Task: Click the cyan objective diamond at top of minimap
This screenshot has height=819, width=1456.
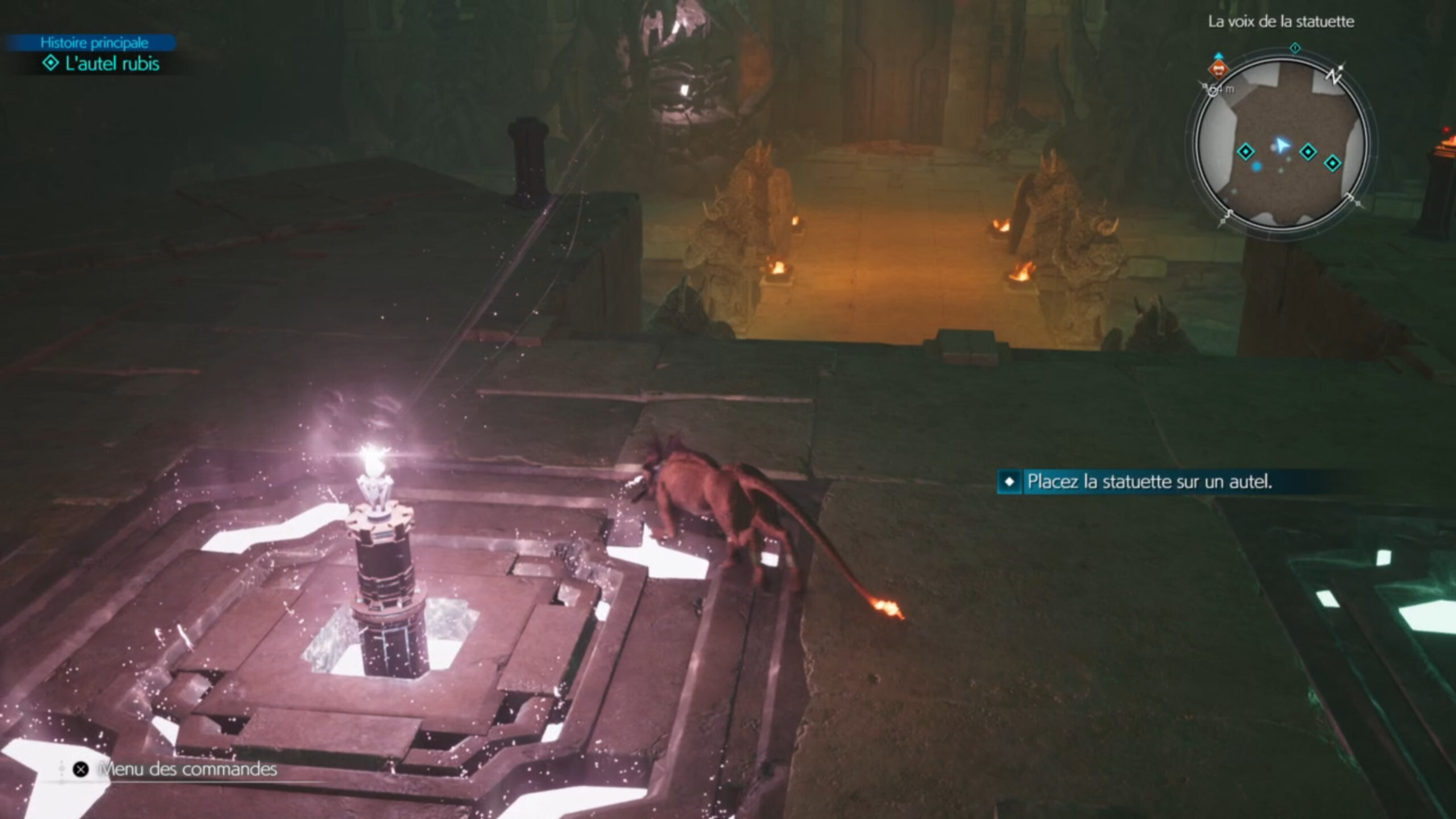Action: click(1295, 48)
